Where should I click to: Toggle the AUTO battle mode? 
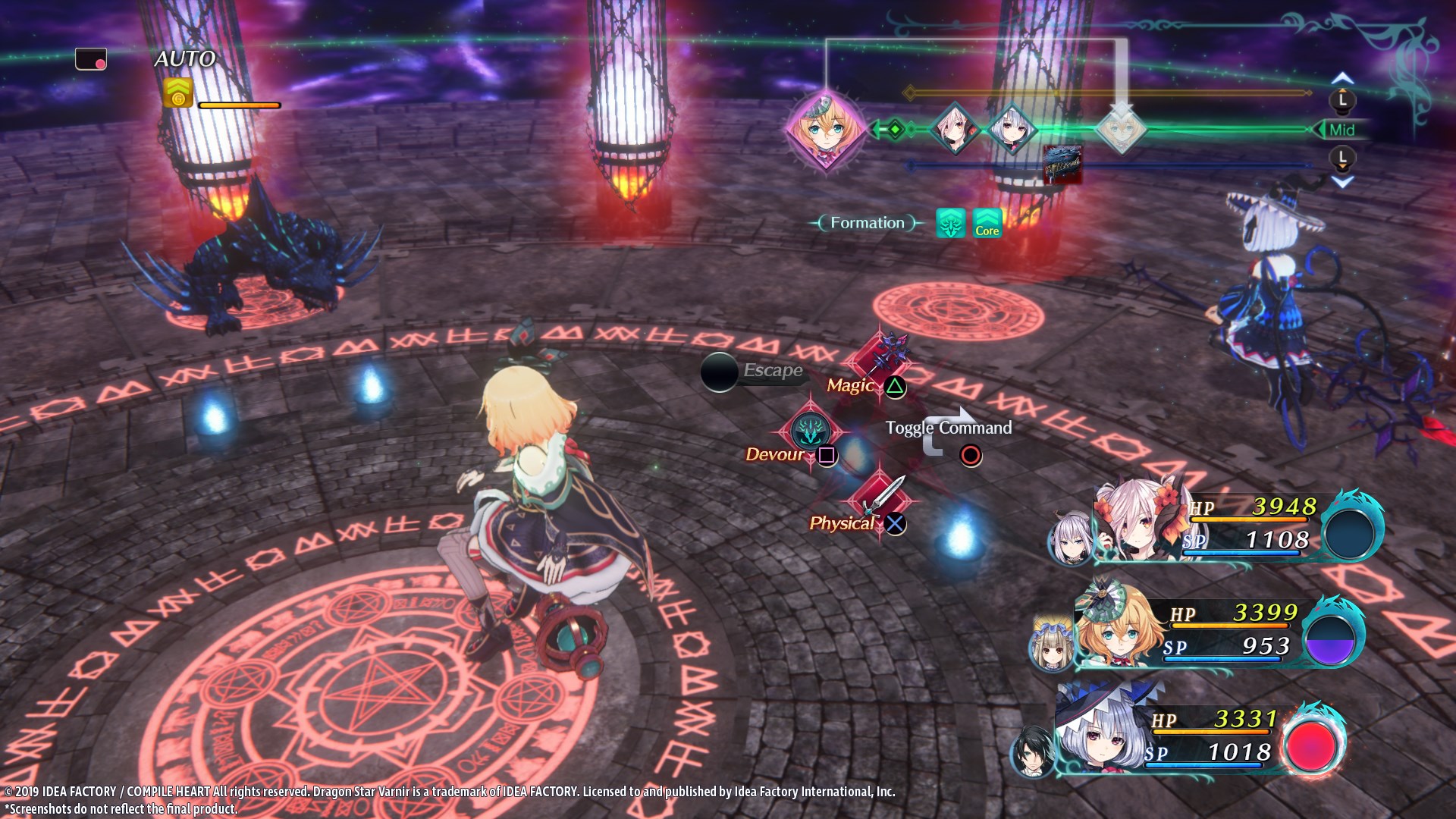point(185,58)
